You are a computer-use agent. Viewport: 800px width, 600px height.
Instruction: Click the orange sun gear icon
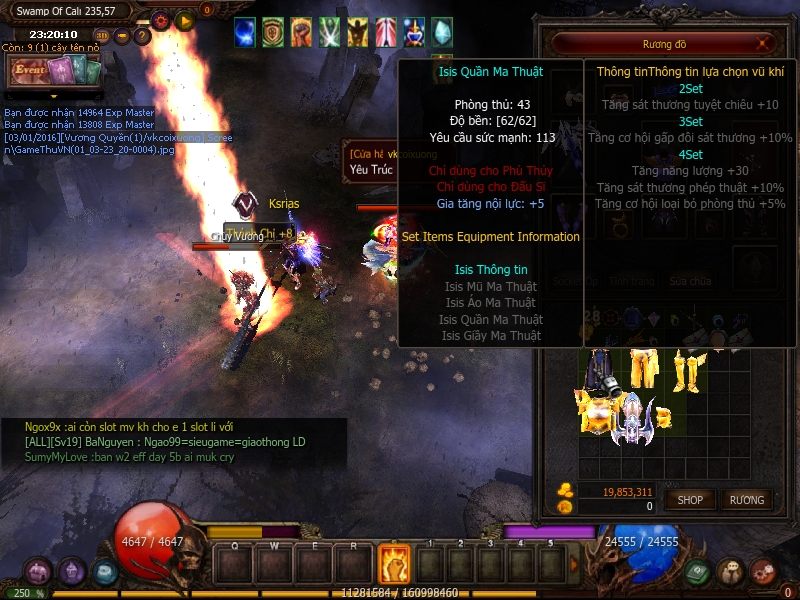(160, 20)
